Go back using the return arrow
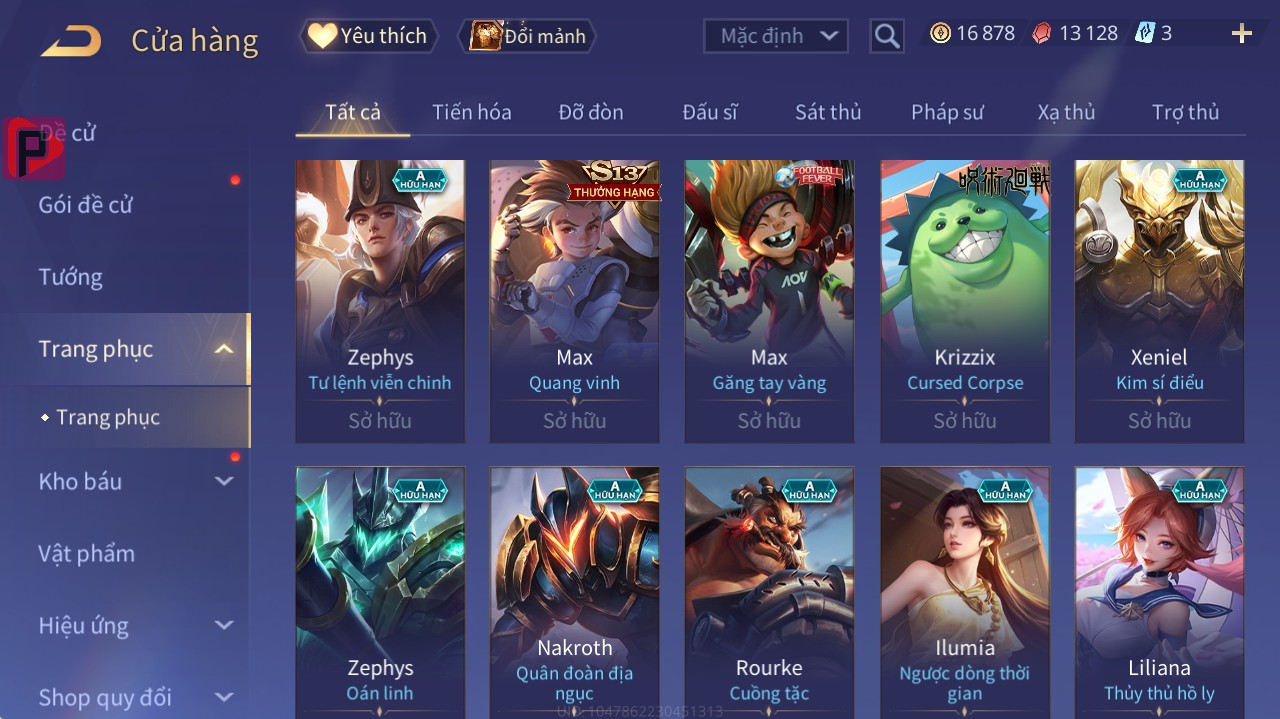The height and width of the screenshot is (719, 1280). 71,41
